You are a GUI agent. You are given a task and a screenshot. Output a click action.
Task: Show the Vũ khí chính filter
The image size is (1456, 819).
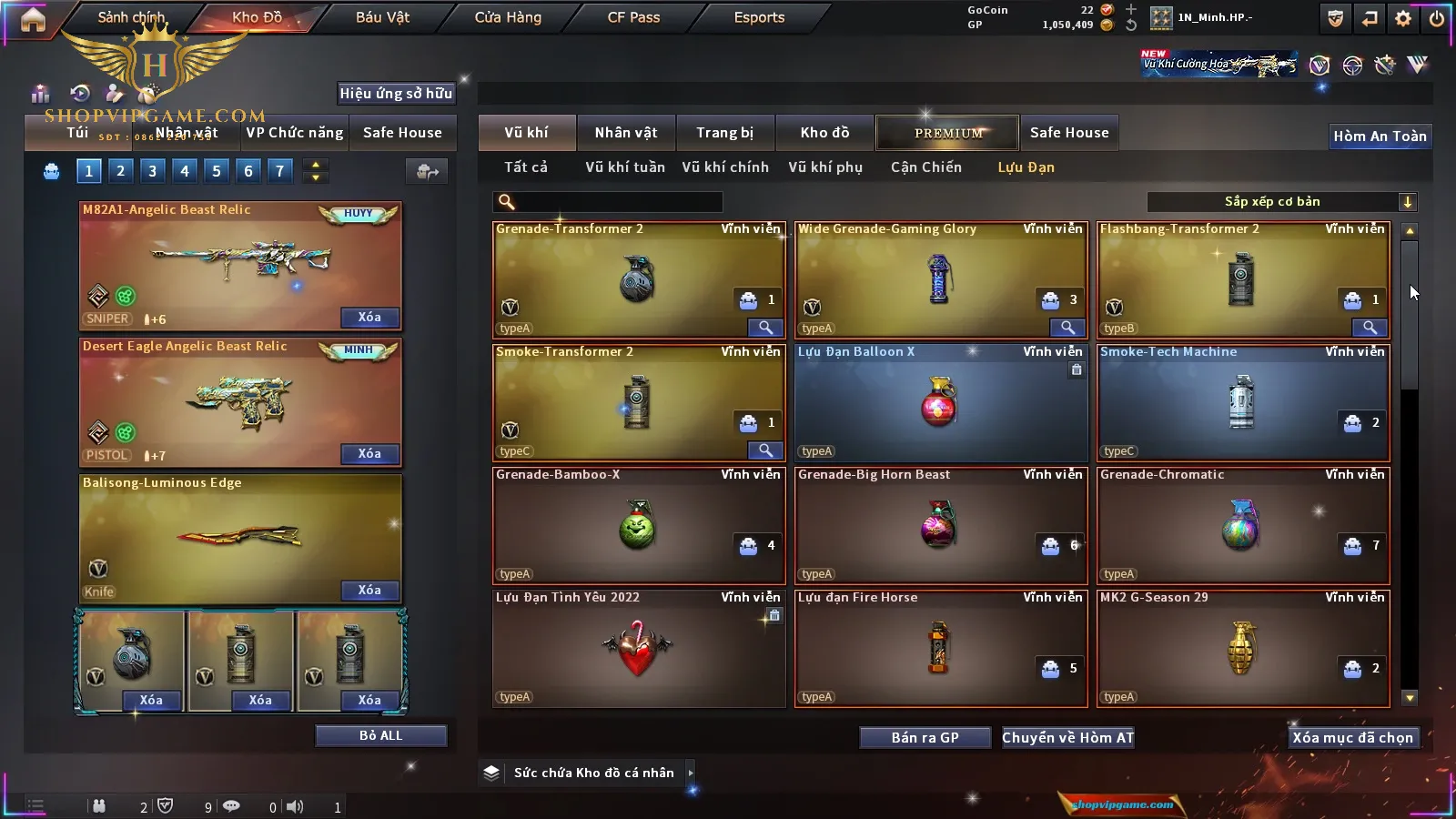coord(724,167)
